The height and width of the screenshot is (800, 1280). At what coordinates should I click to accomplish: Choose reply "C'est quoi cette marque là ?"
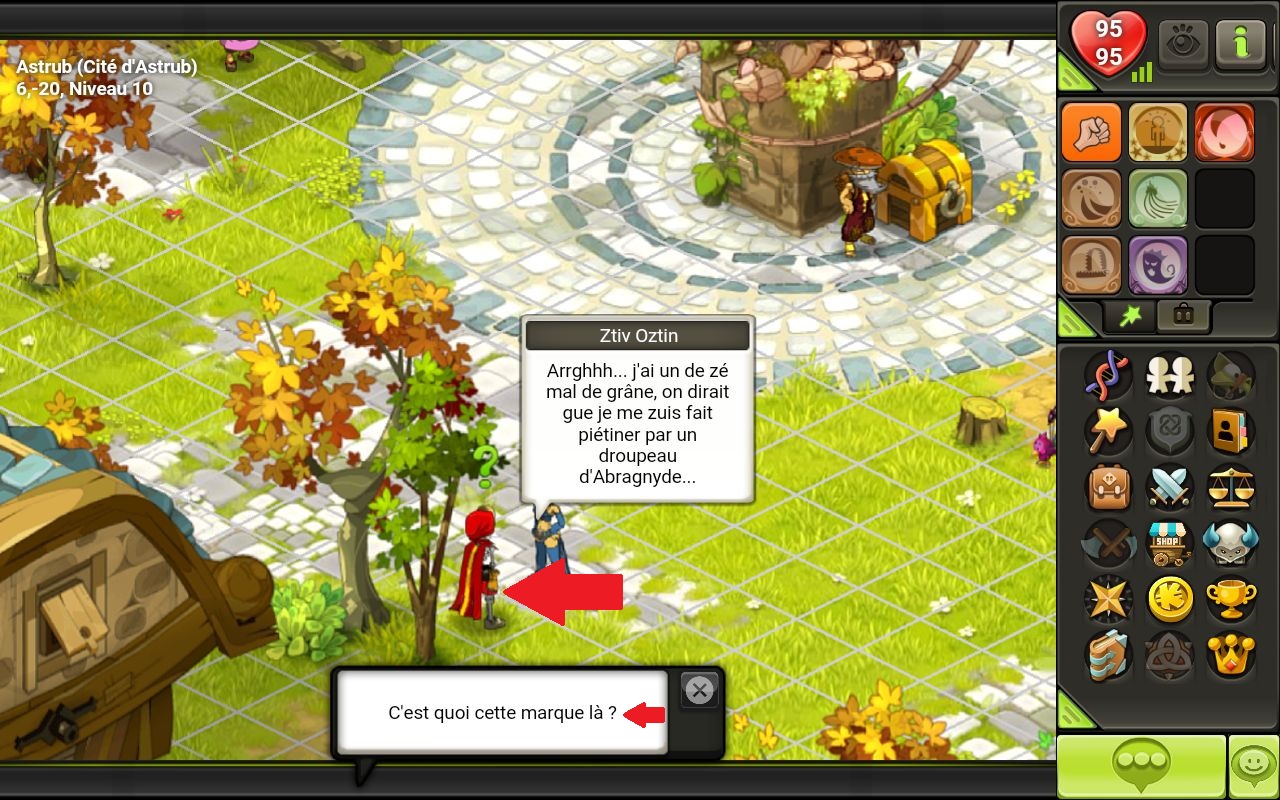502,713
